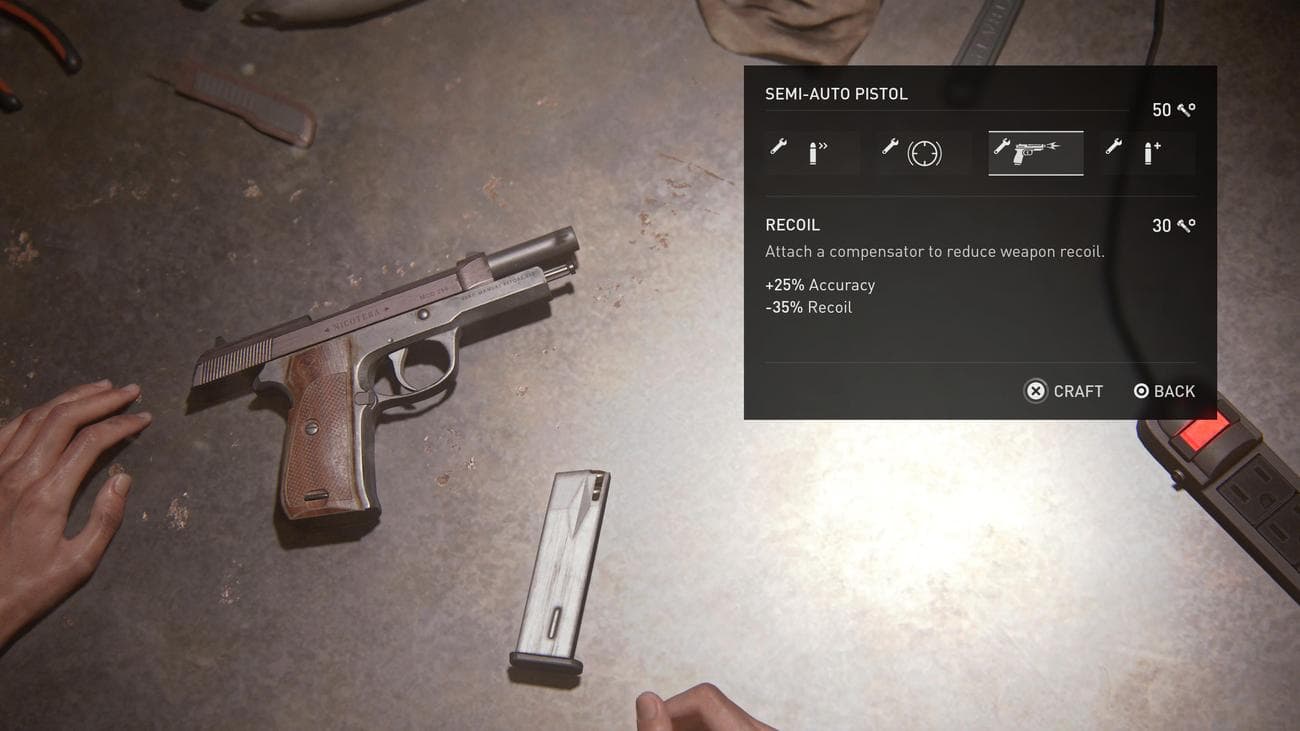This screenshot has width=1300, height=731.
Task: Click BACK to leave the upgrade menu
Action: (x=1175, y=390)
